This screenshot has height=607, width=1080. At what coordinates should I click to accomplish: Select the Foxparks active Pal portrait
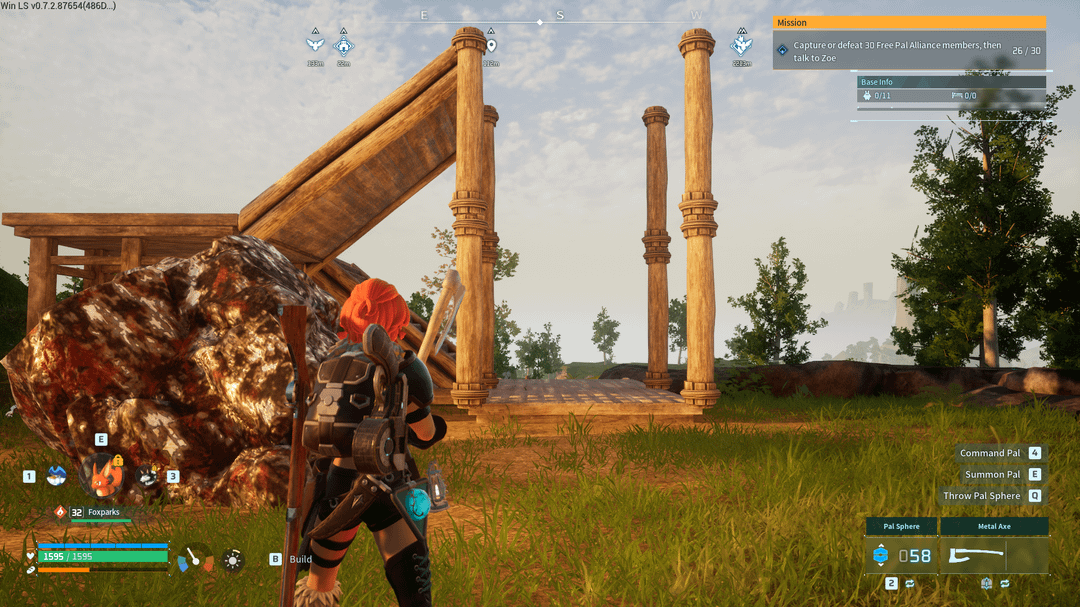tap(102, 475)
